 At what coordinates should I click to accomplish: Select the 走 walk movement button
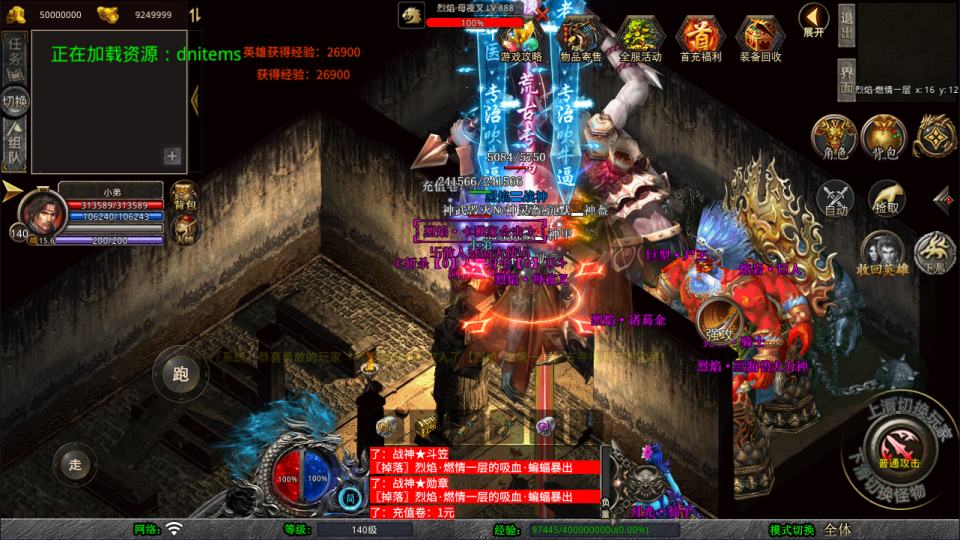(75, 463)
